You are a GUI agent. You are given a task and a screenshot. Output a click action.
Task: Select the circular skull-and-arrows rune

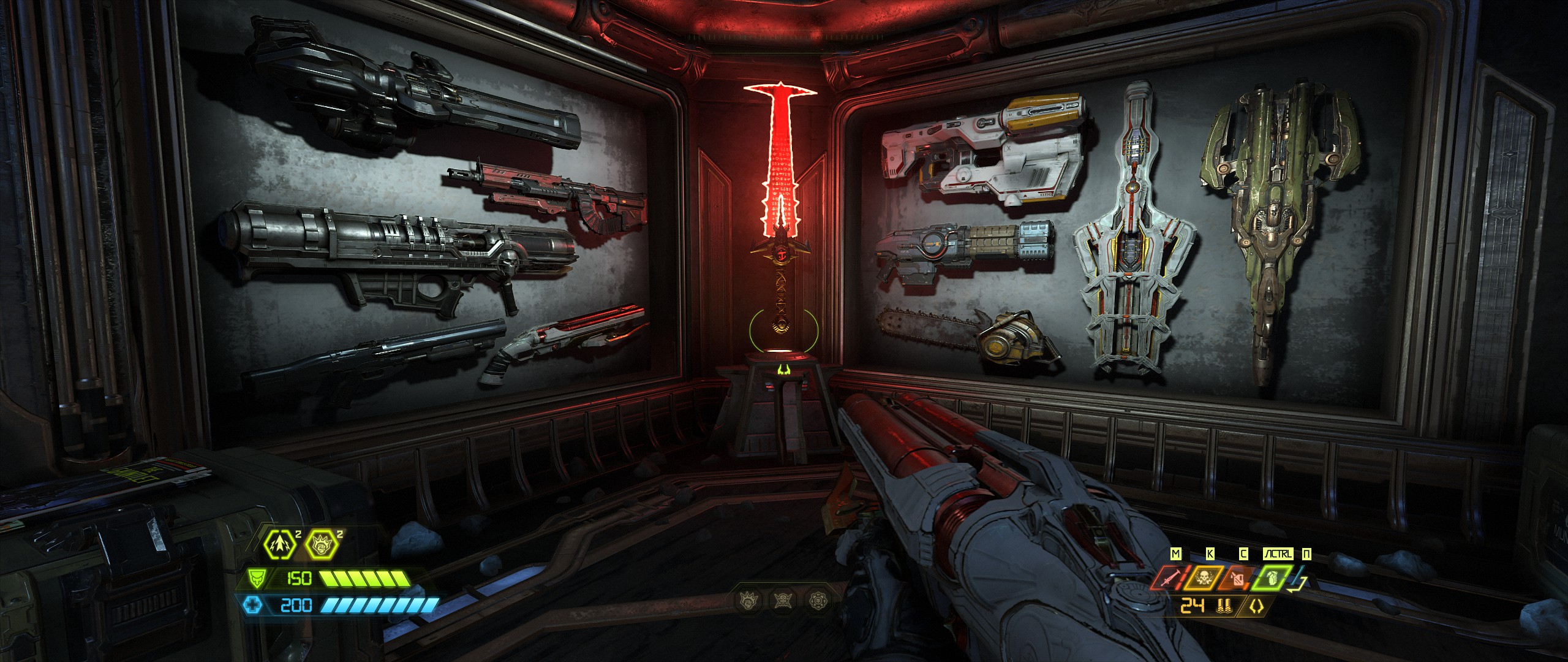click(x=817, y=601)
